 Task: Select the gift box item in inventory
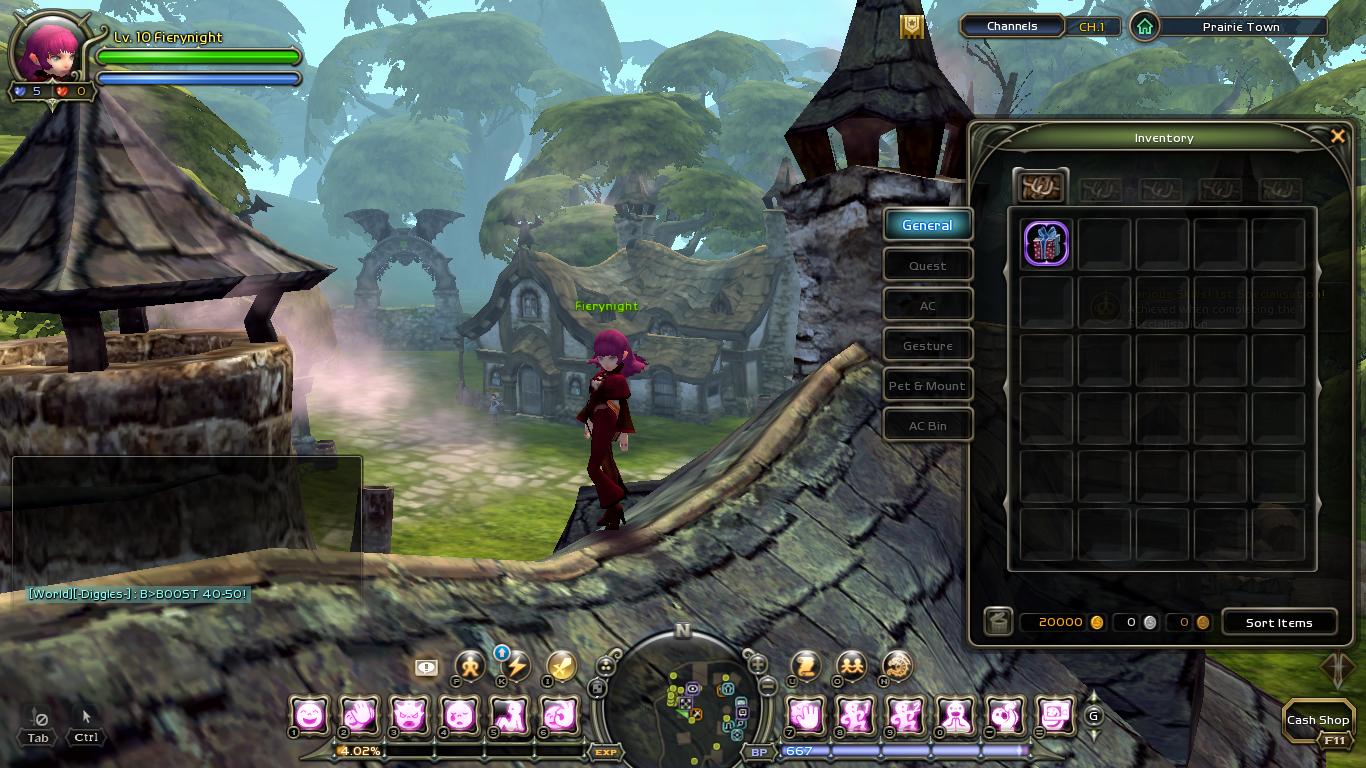pos(1046,244)
